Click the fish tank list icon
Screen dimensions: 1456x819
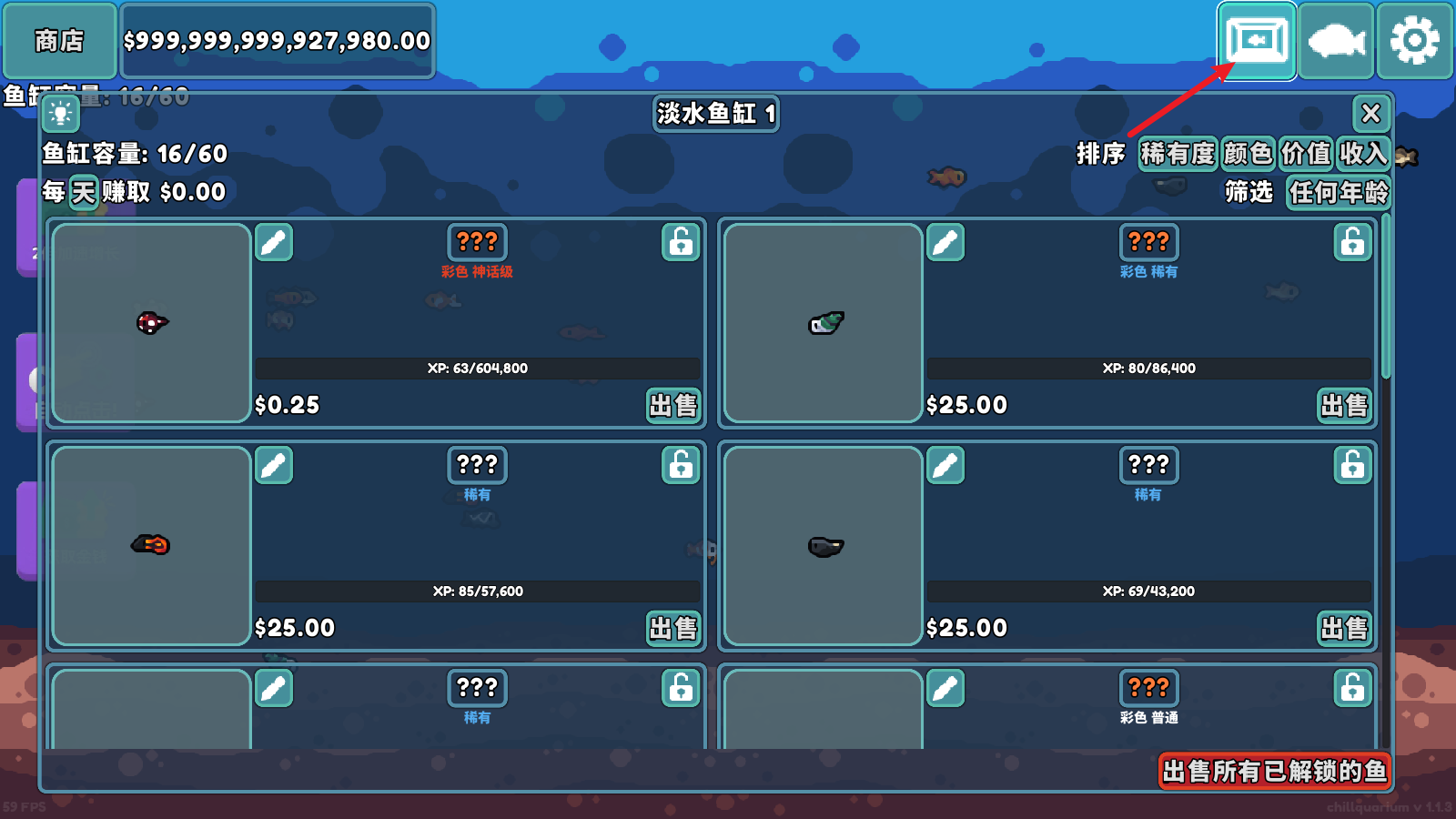1257,41
